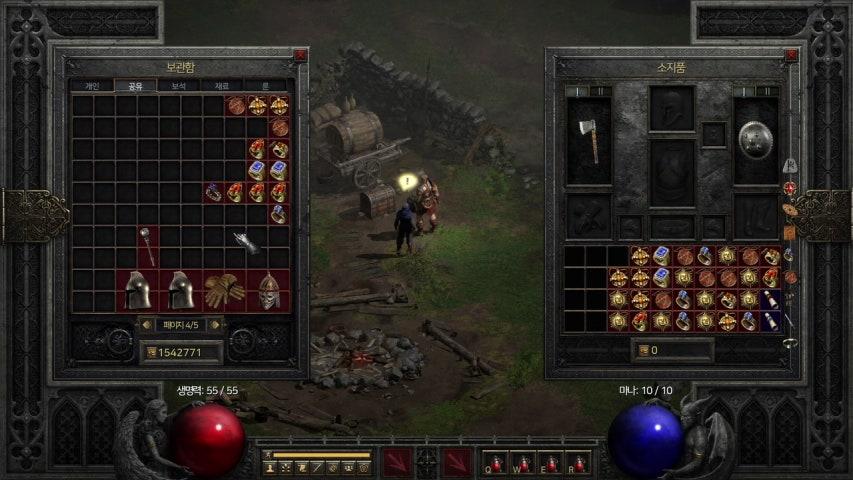The image size is (853, 480).
Task: Go to the next stash page
Action: 215,324
